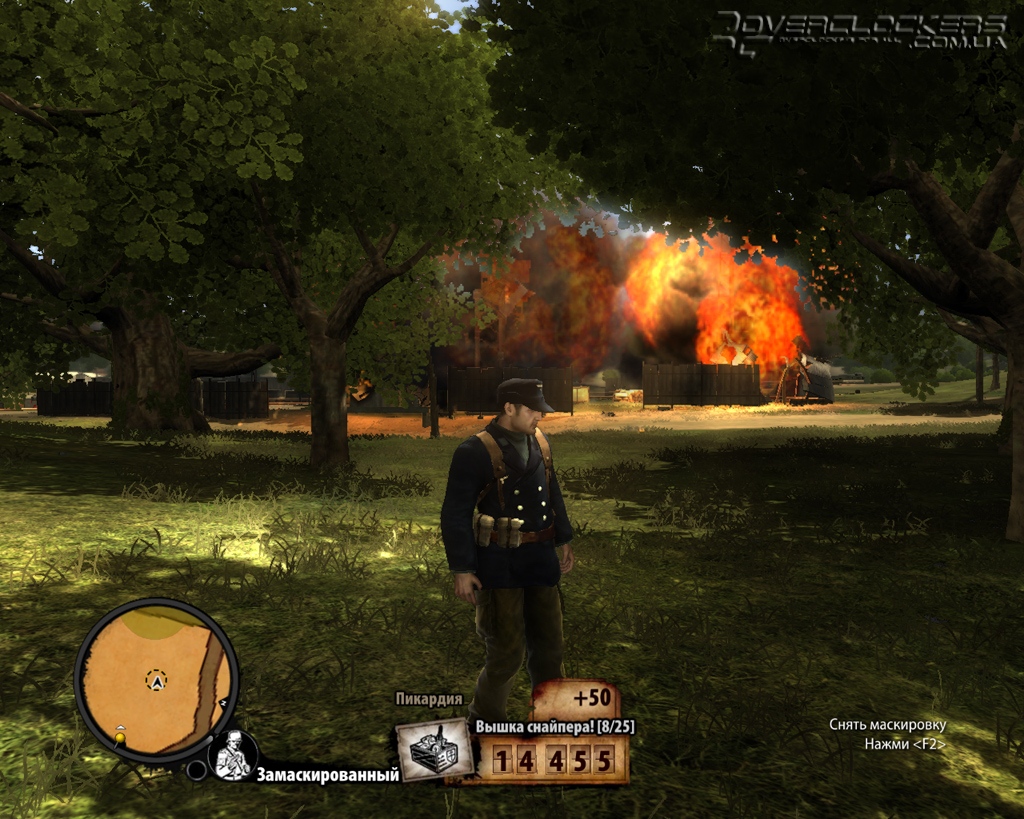
Task: Click the player arrow marker on minimap
Action: 156,681
